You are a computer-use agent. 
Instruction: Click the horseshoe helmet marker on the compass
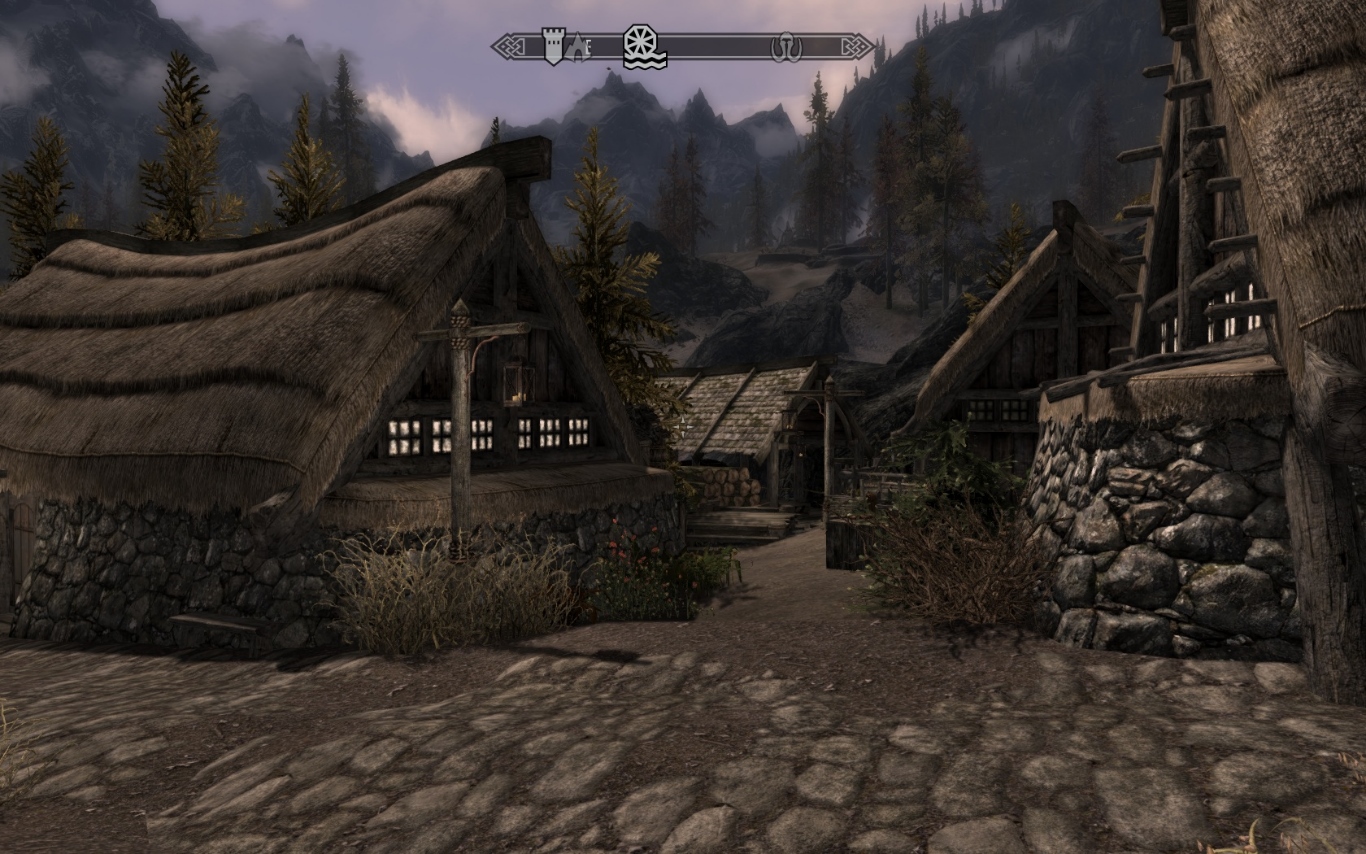(786, 47)
